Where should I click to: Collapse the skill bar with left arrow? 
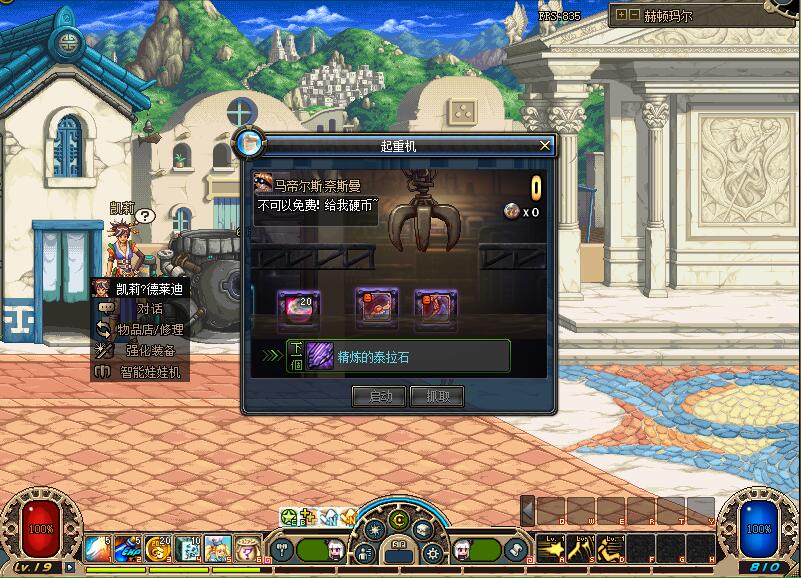(528, 511)
